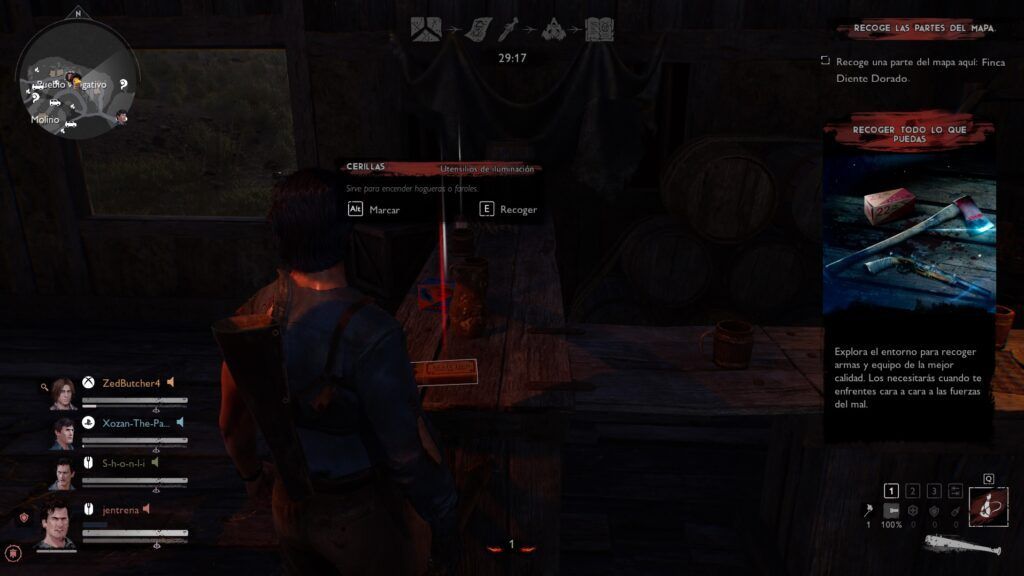Click the book objective progress icon
1024x576 pixels.
(600, 30)
